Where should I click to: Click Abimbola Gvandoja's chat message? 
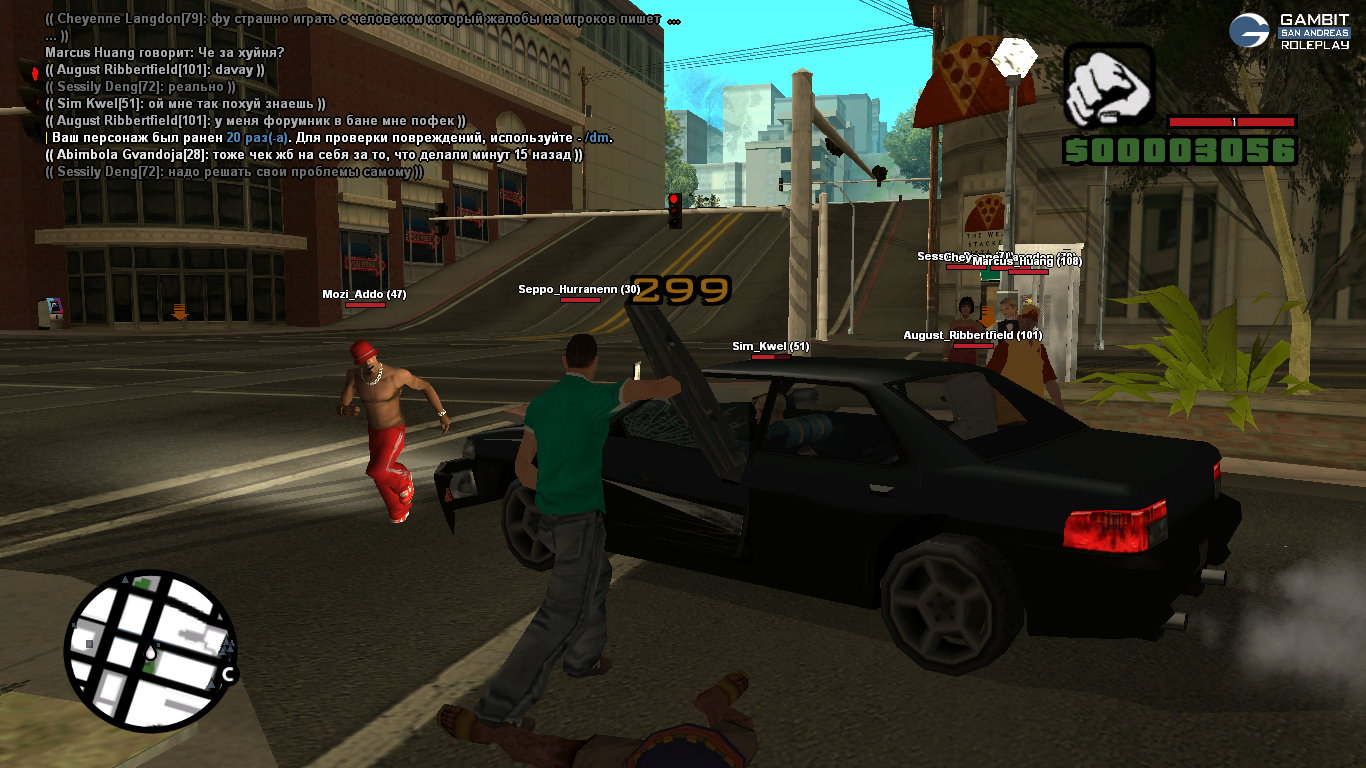coord(314,155)
